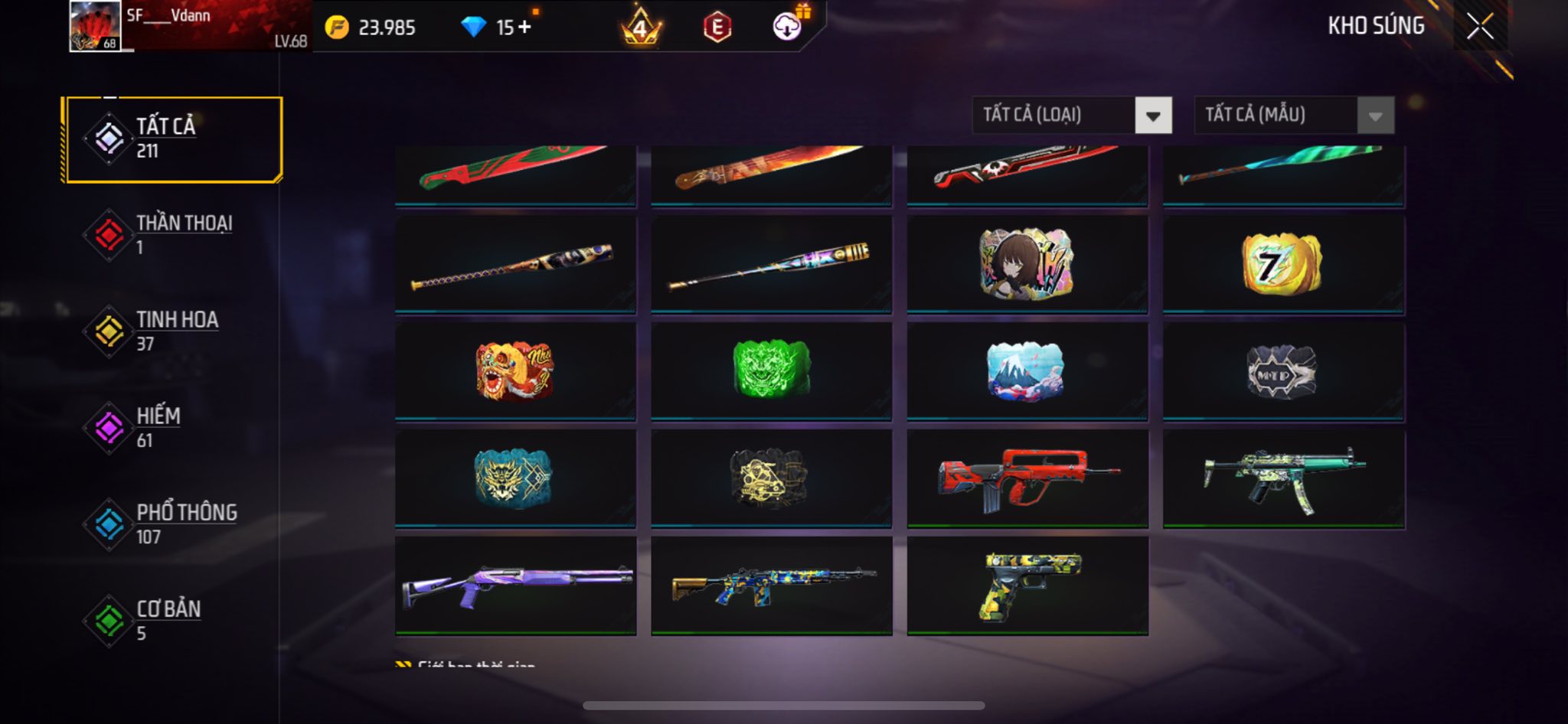Add diamonds with the plus button

524,28
